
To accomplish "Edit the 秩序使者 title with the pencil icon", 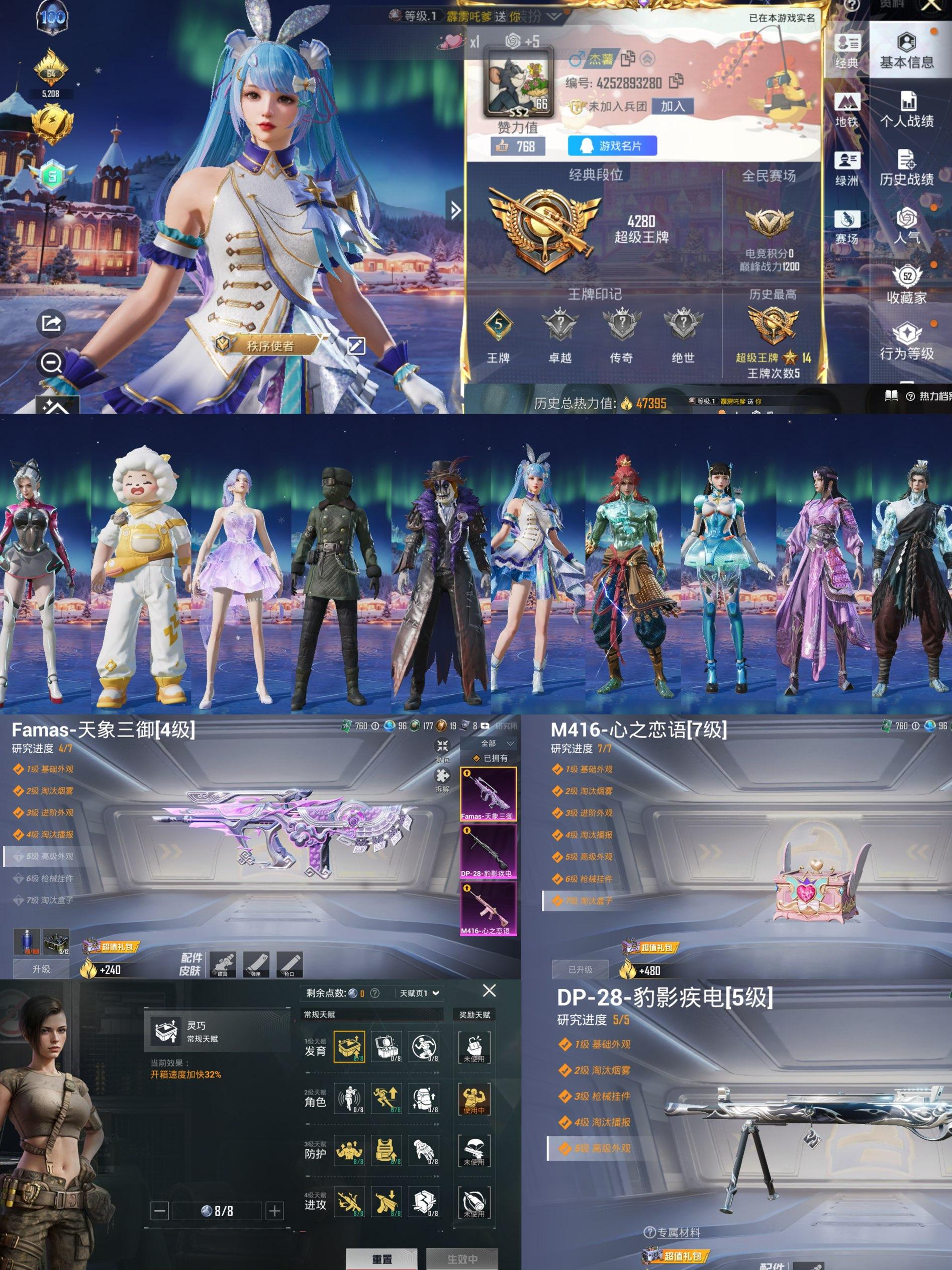I will point(356,345).
